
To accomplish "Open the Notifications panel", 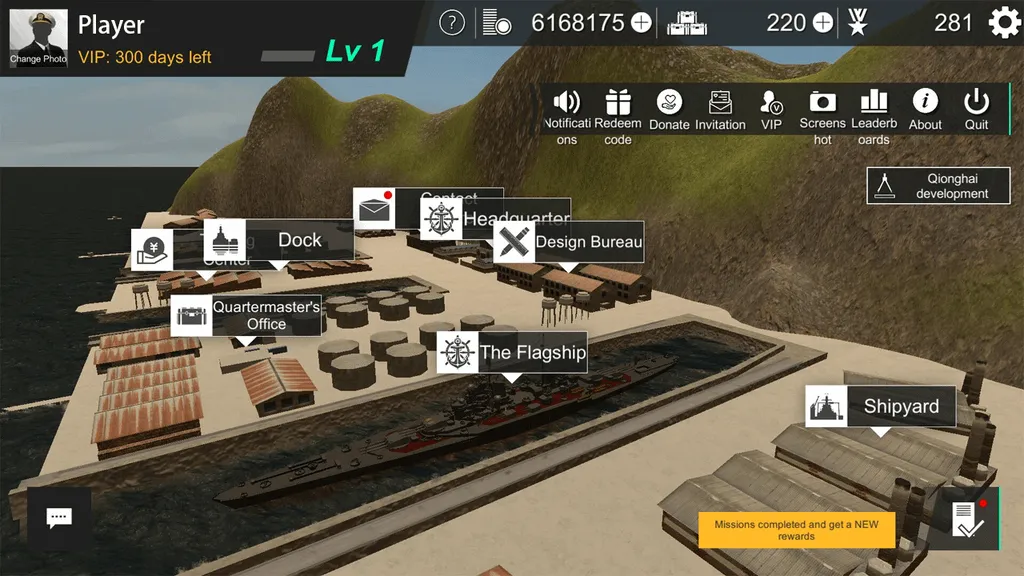I will coord(567,114).
